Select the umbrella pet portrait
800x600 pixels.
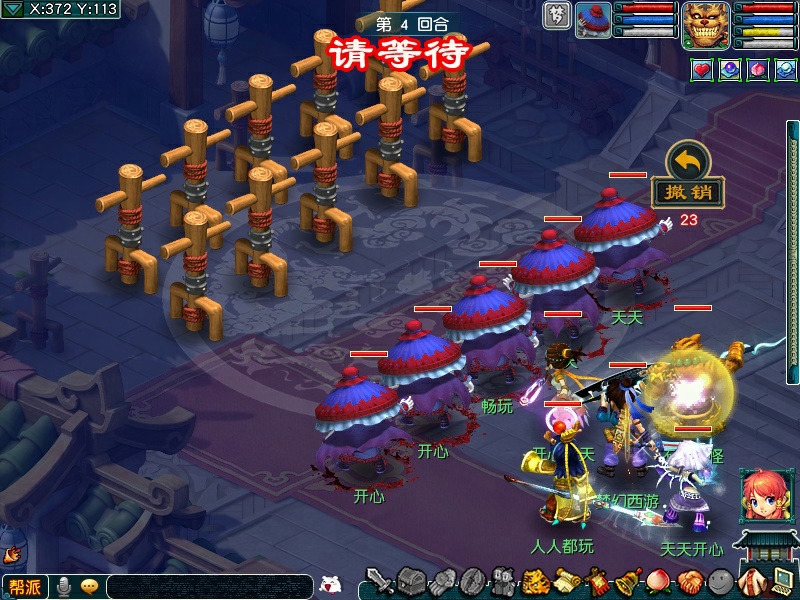click(594, 20)
